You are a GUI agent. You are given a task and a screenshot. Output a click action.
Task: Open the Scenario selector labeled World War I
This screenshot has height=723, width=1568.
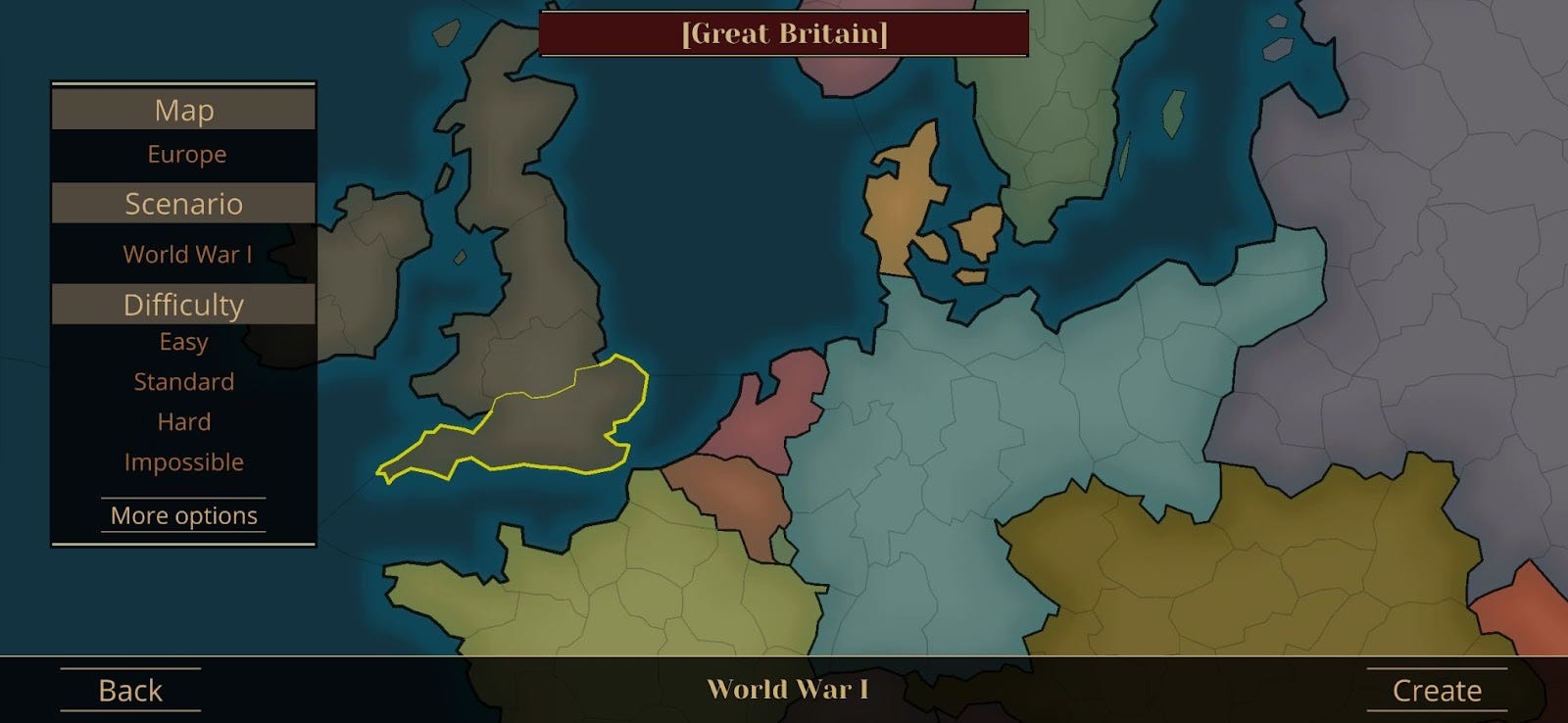186,254
